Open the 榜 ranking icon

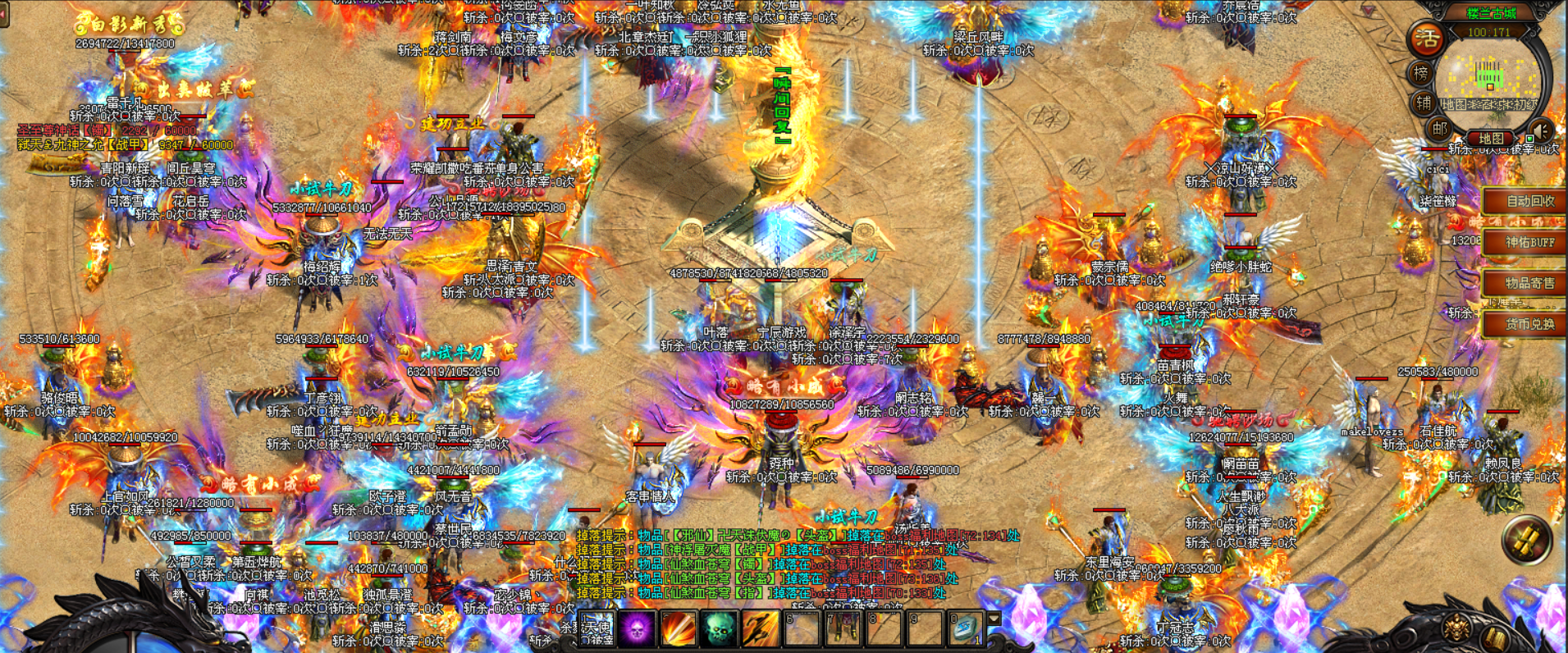tap(1421, 73)
